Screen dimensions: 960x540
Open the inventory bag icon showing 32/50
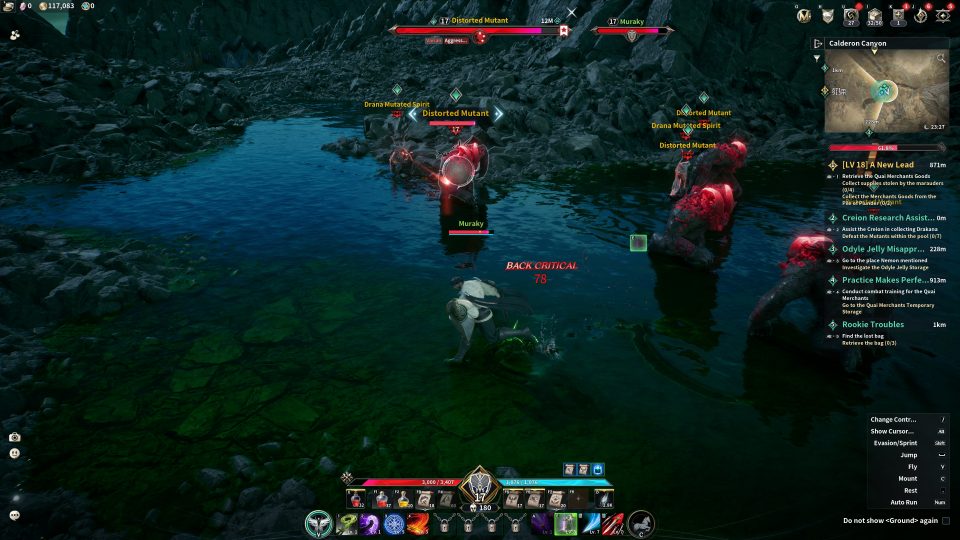[875, 15]
